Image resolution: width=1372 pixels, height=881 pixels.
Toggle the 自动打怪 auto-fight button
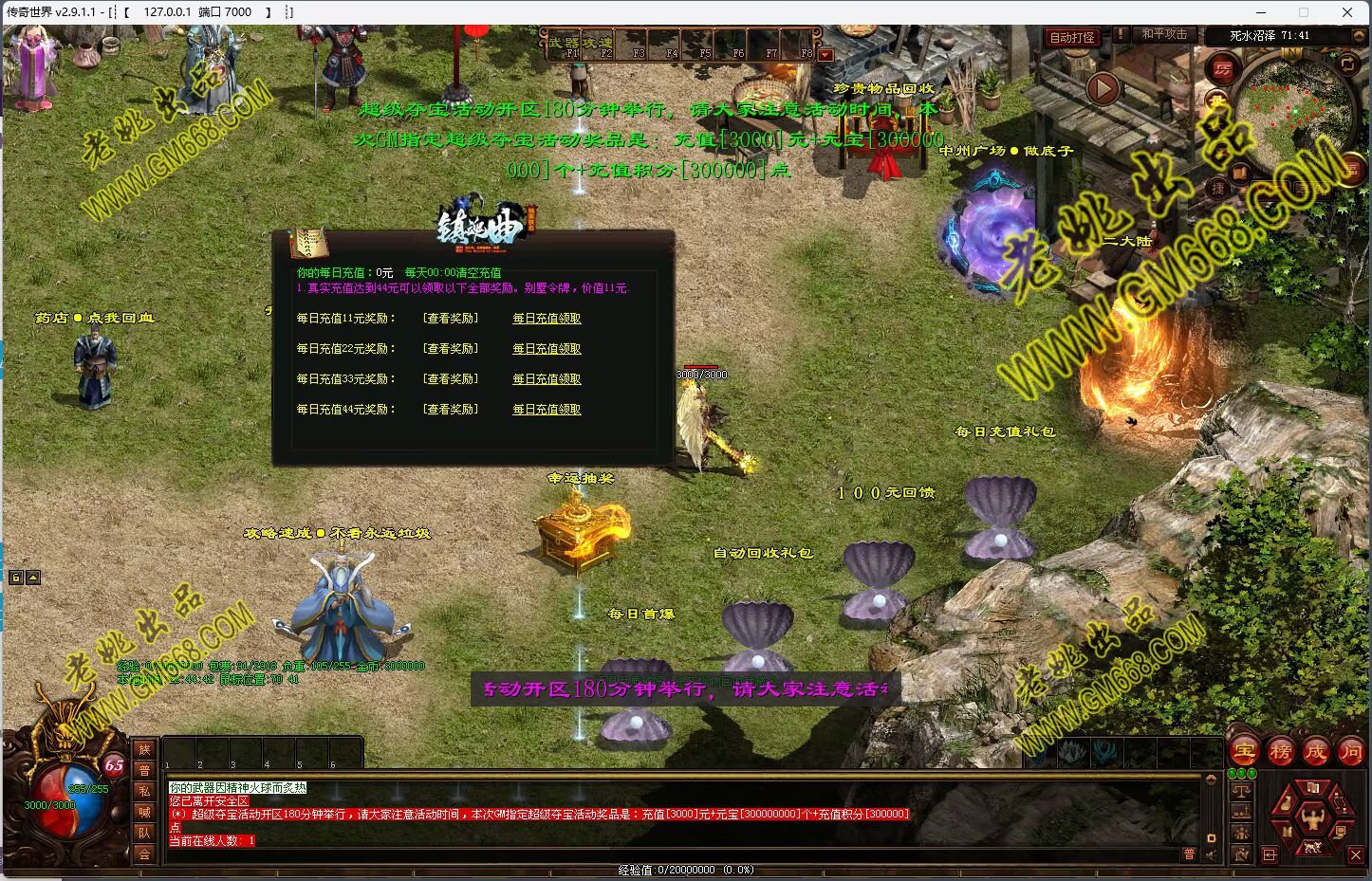pyautogui.click(x=1072, y=37)
